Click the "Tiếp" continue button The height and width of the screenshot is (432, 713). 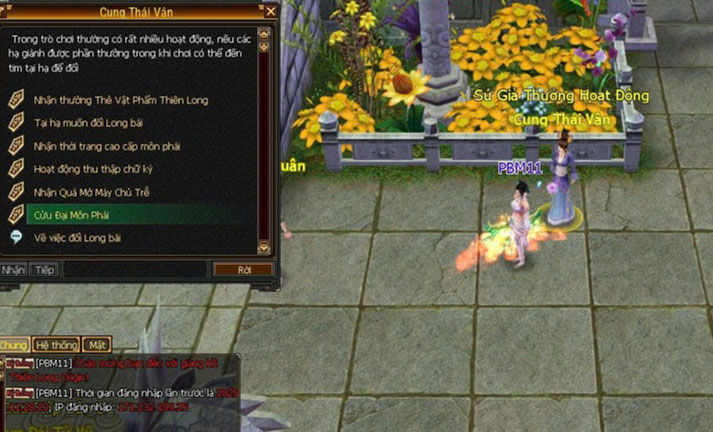coord(44,270)
